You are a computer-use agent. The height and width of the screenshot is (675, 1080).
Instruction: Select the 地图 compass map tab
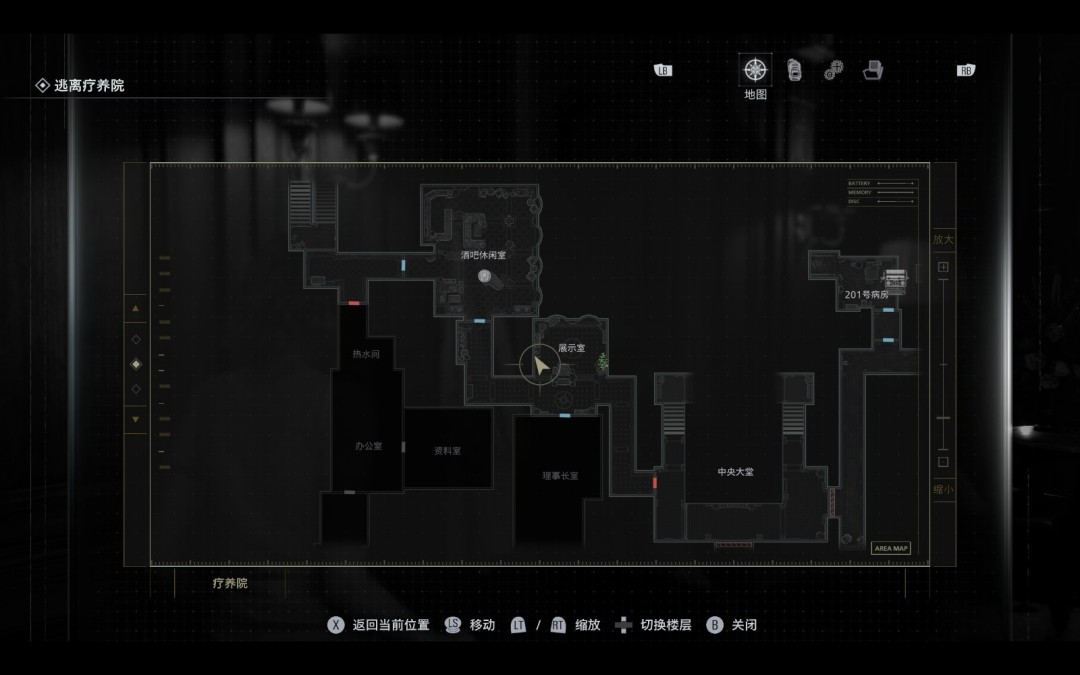[x=755, y=70]
